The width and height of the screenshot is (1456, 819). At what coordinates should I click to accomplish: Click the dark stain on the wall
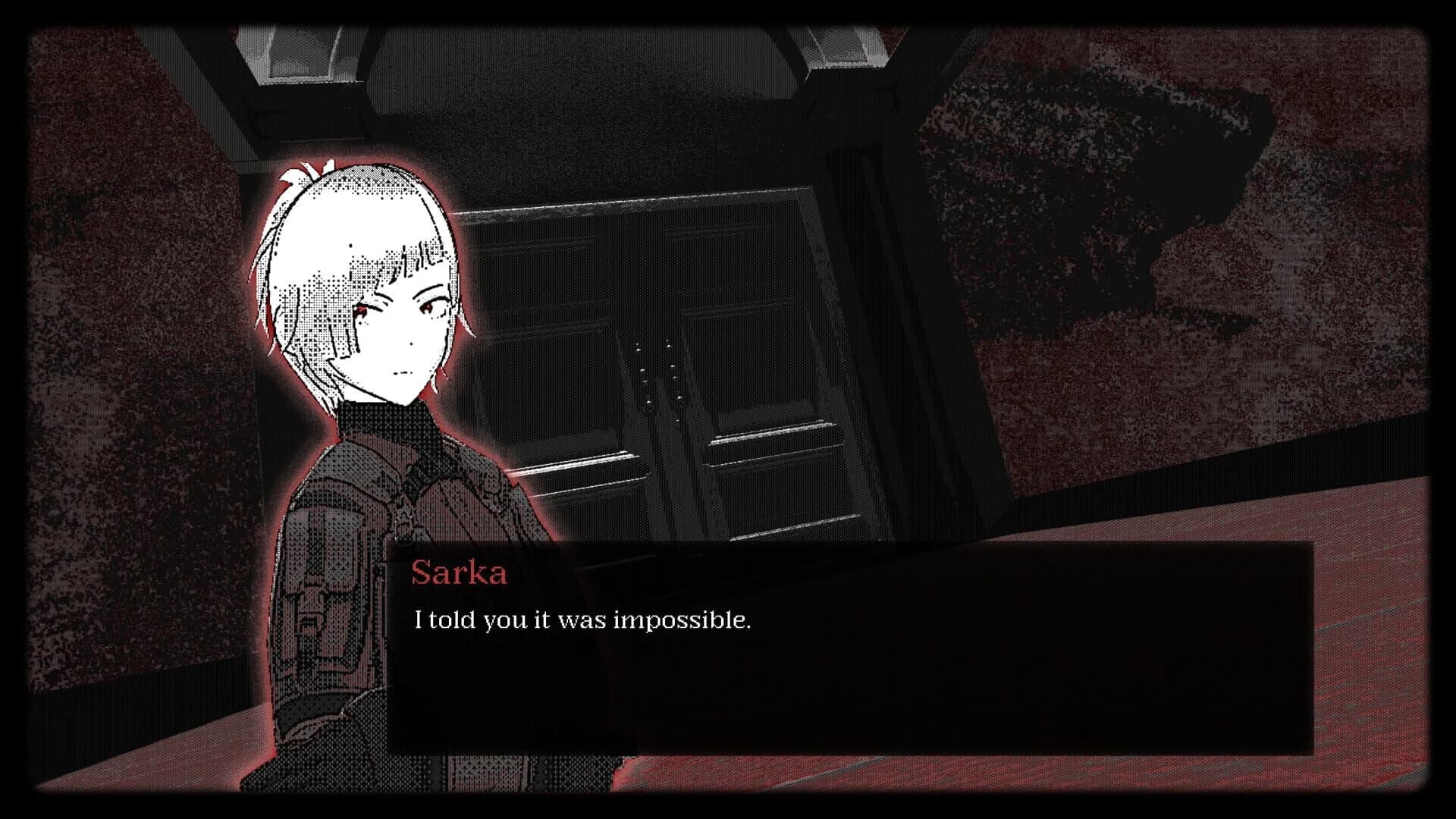(x=1100, y=174)
